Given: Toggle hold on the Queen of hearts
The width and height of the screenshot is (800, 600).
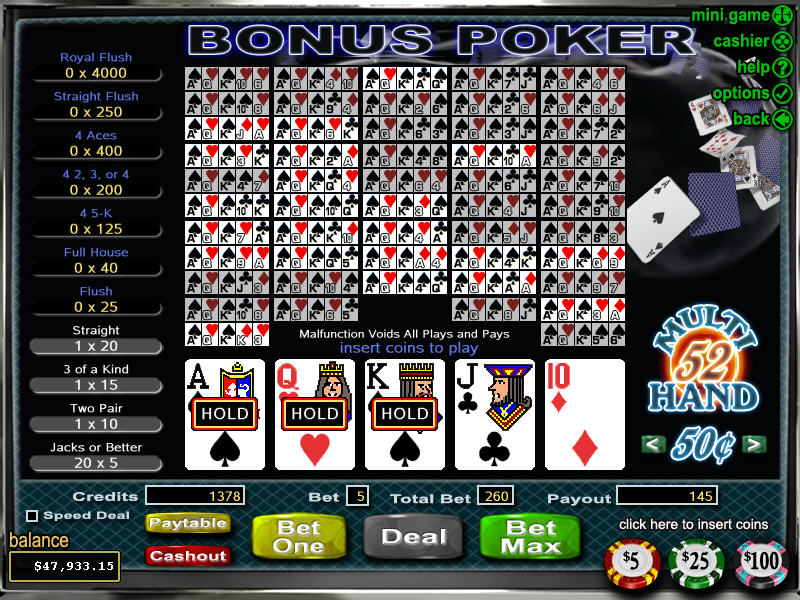Looking at the screenshot, I should pyautogui.click(x=315, y=414).
